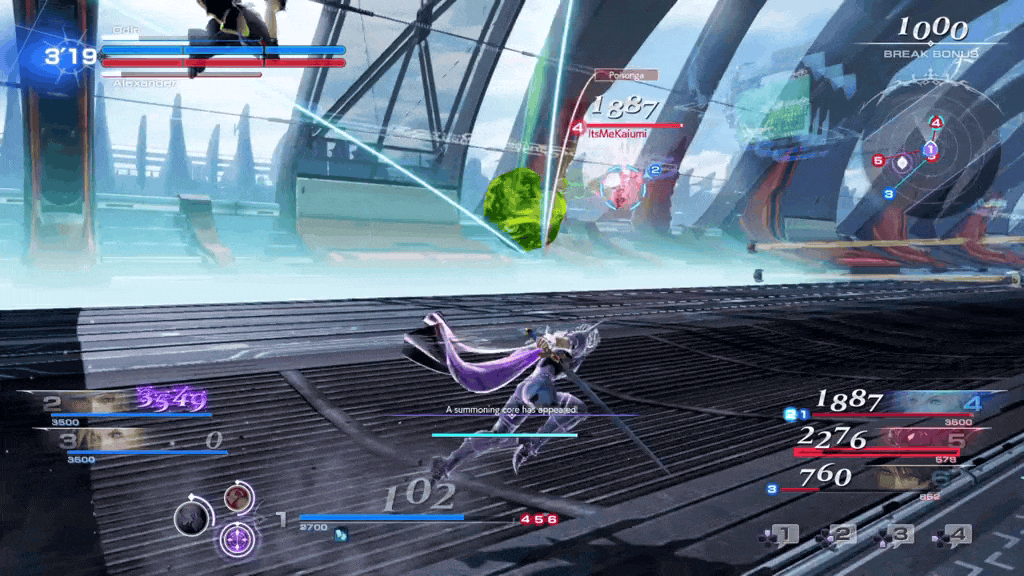The height and width of the screenshot is (576, 1024).
Task: Click the white summoning core diamond on the minimap
Action: 903,160
